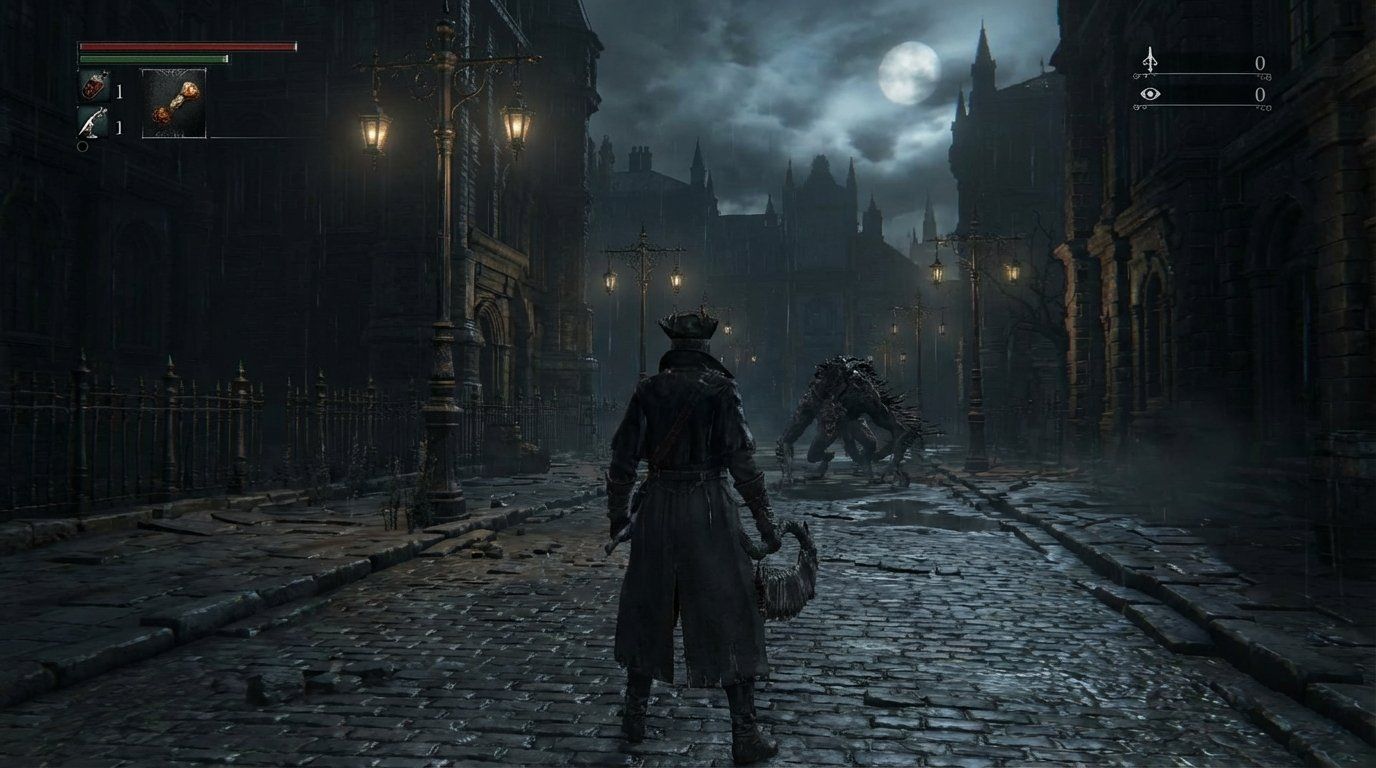Screen dimensions: 1376x768
Task: Click the small circular indicator under the quick slots
Action: tap(81, 145)
